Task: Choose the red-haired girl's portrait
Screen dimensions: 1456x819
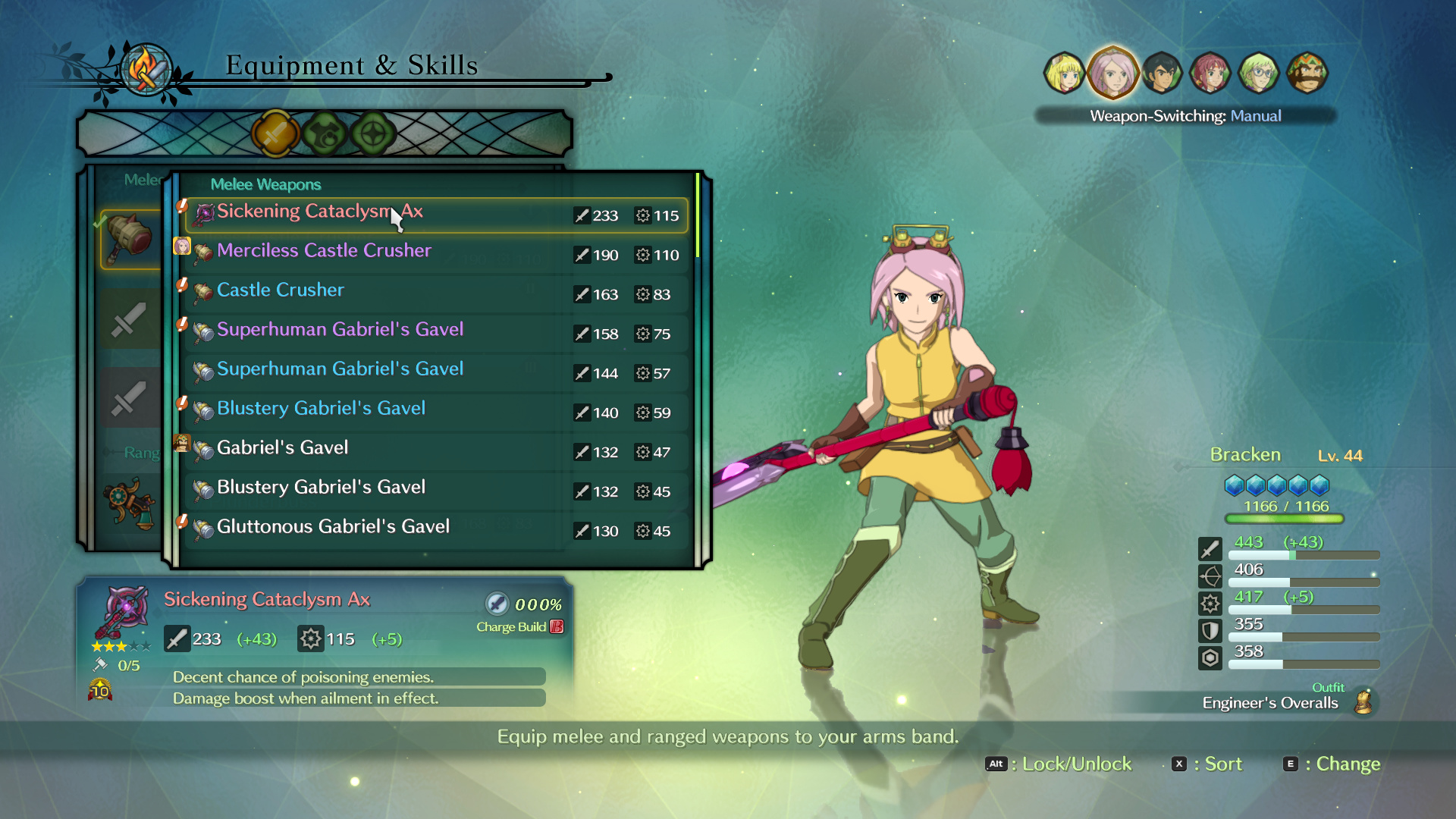Action: [1210, 74]
